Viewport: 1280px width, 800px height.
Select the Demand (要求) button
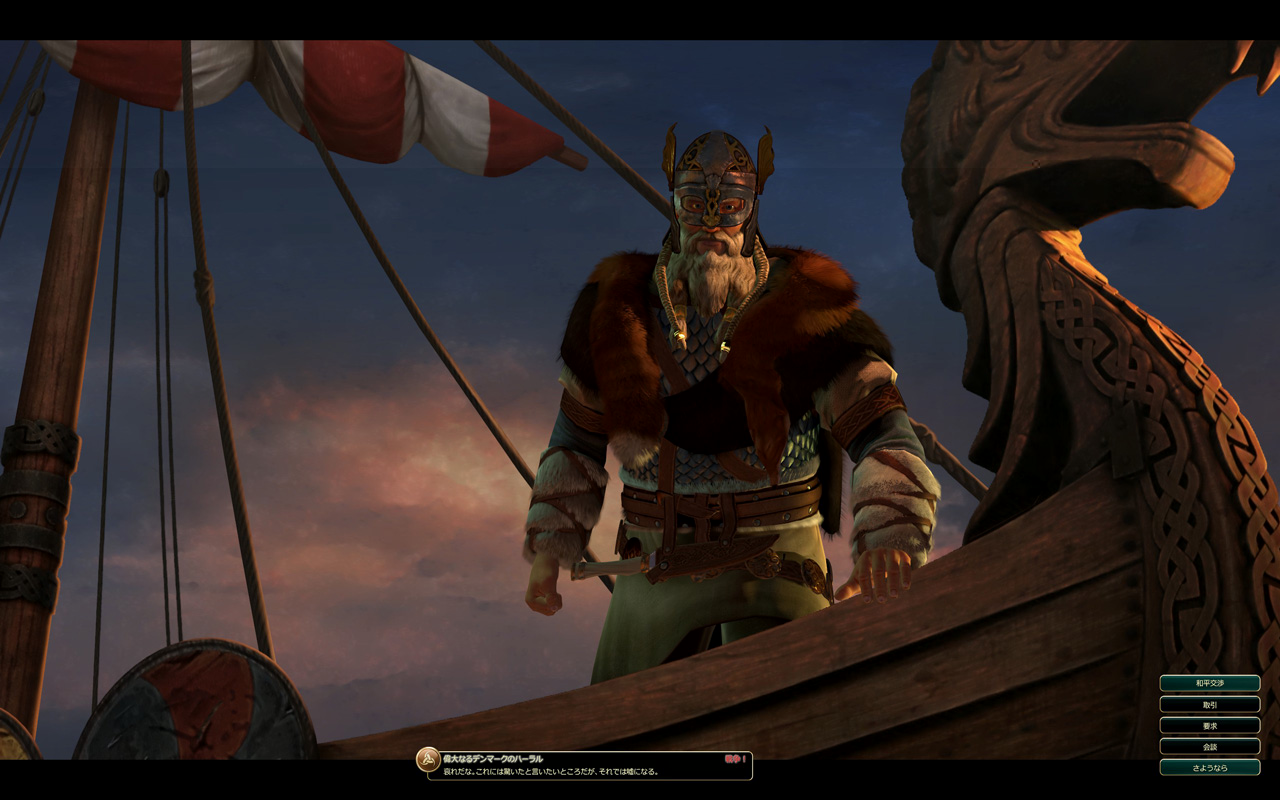coord(1209,725)
